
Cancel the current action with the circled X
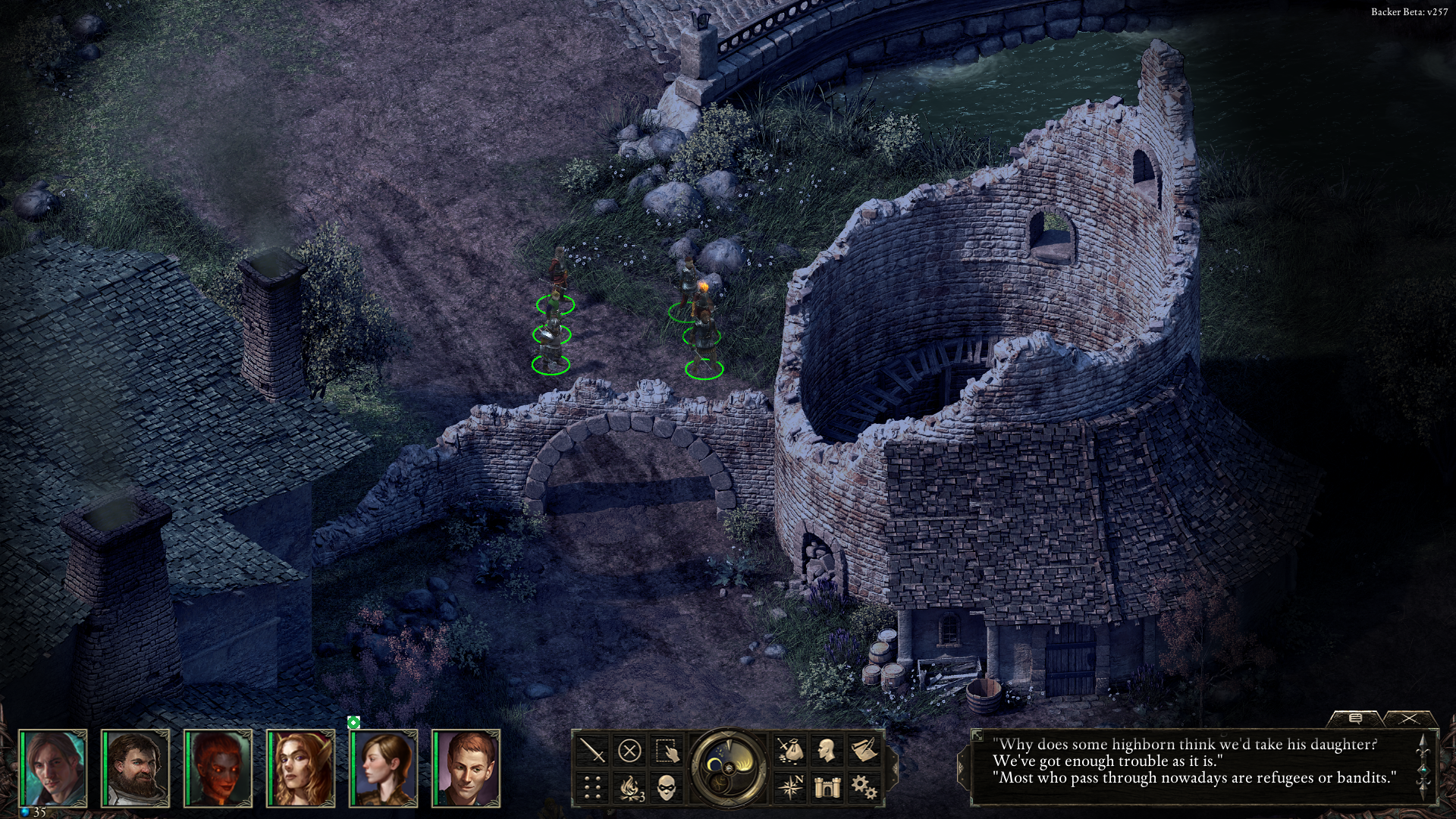tap(629, 751)
